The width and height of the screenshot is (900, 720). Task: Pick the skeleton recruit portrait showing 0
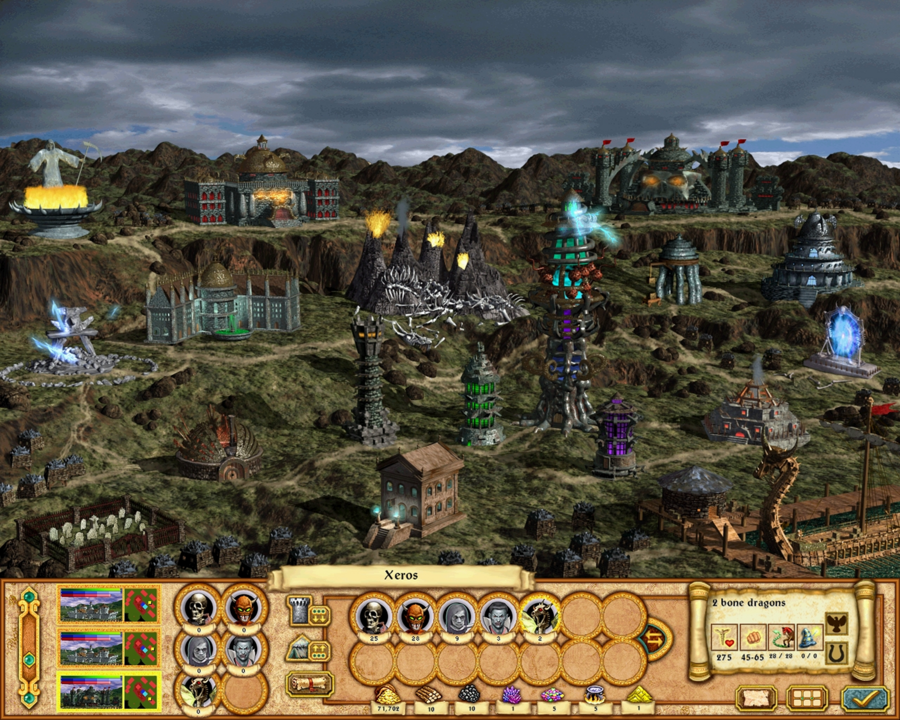click(x=198, y=608)
